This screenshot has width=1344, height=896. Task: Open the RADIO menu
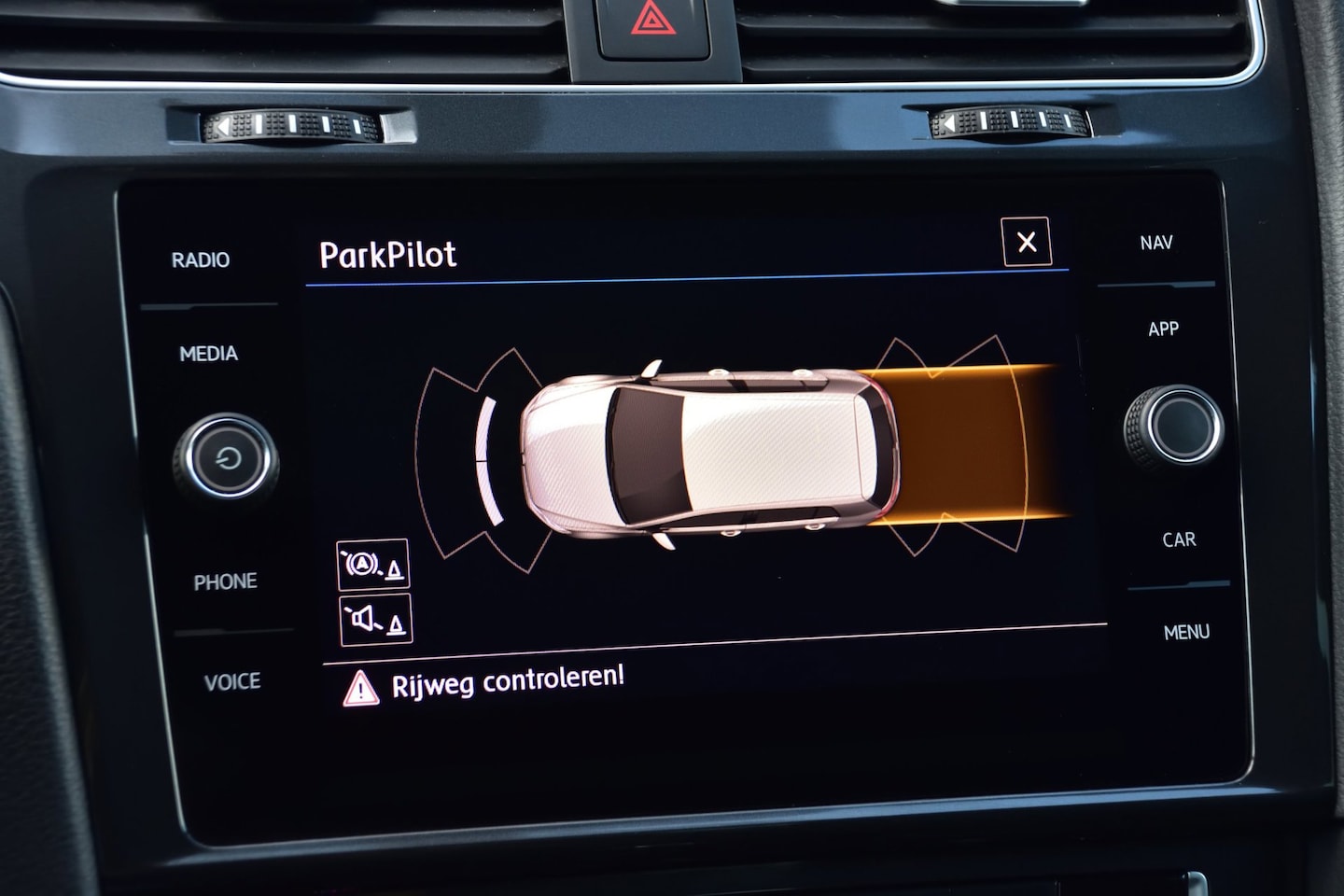200,259
